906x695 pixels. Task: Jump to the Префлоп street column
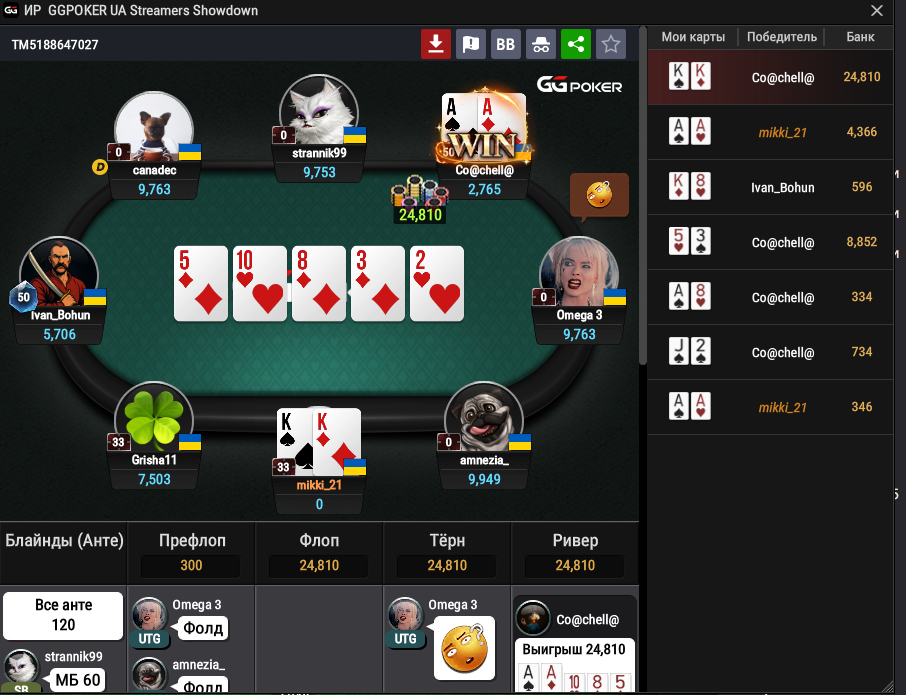192,541
